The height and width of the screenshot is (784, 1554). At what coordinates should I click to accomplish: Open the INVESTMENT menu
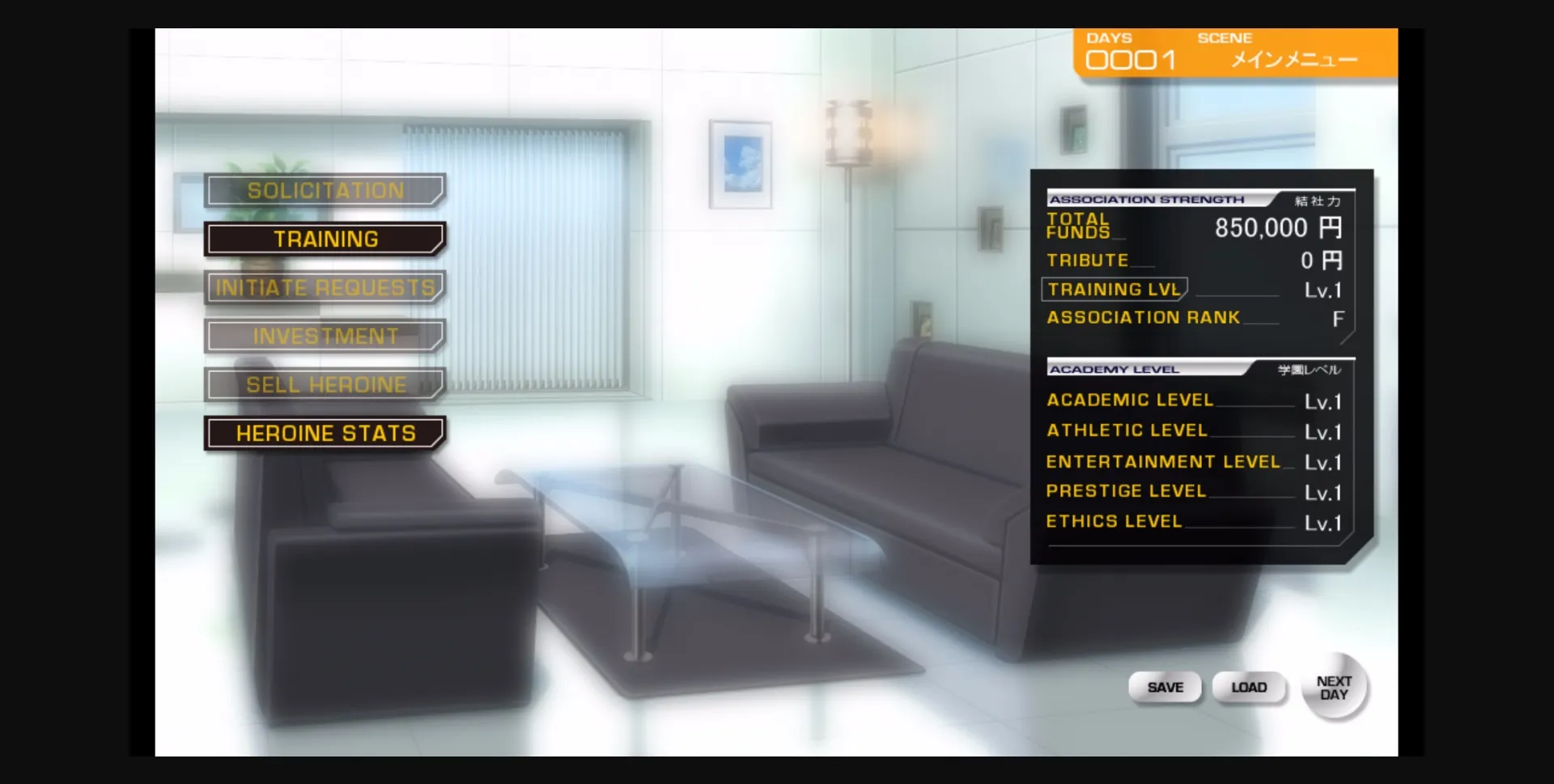pyautogui.click(x=325, y=336)
